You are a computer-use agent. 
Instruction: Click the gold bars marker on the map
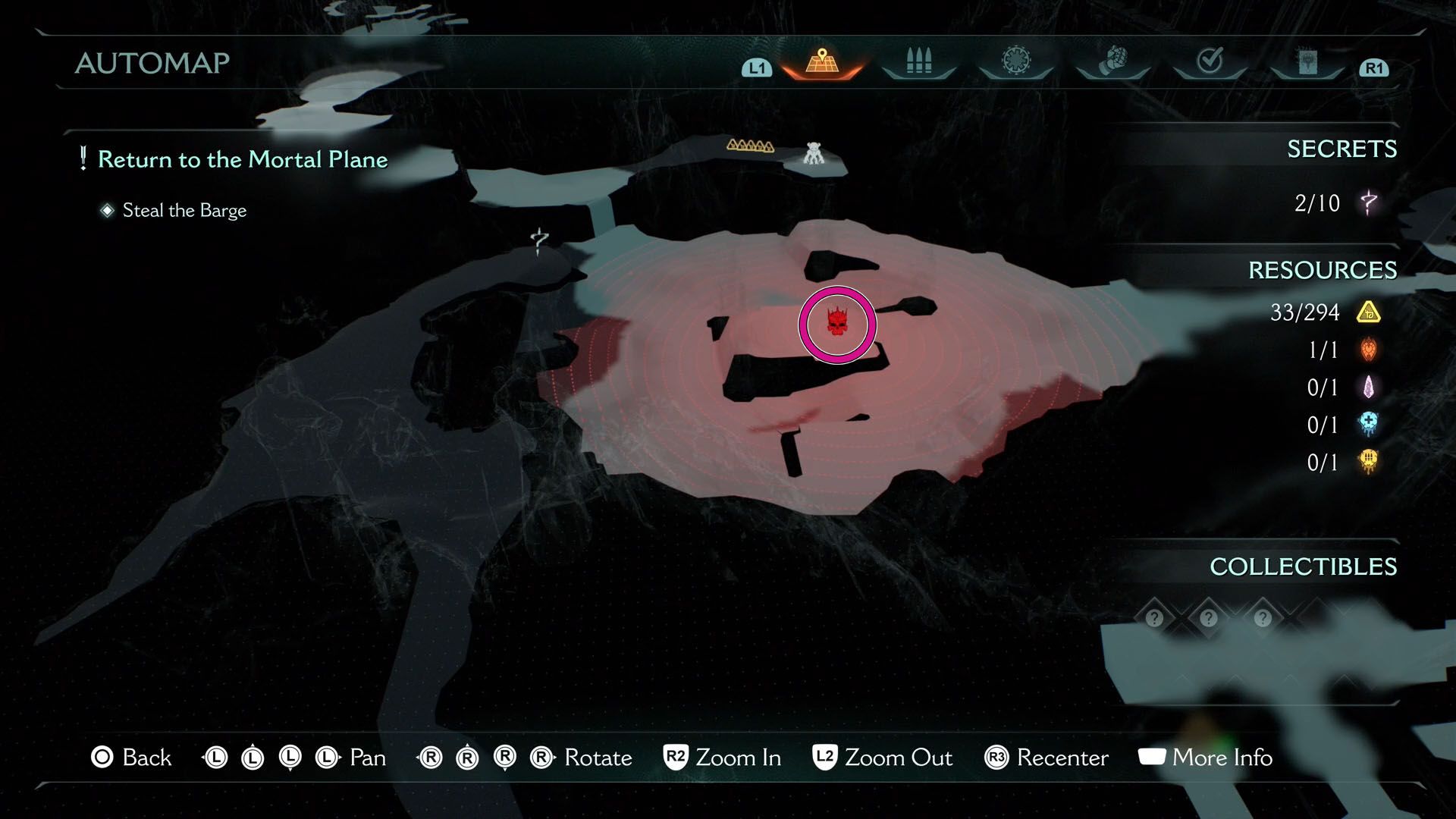point(752,144)
